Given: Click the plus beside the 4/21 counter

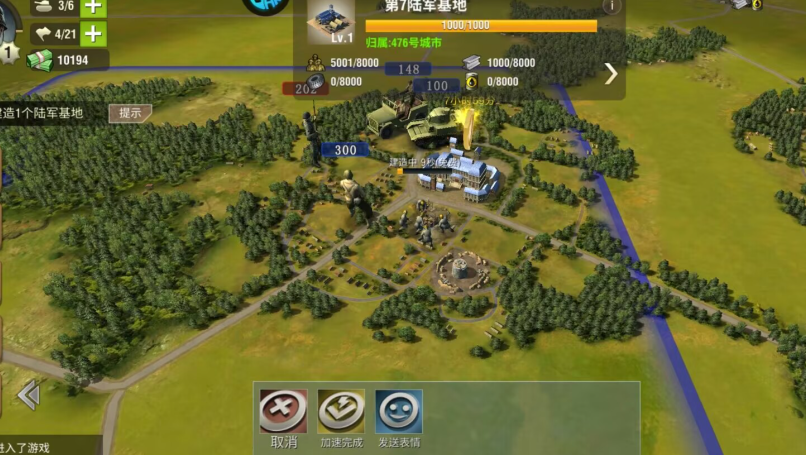Looking at the screenshot, I should click(x=93, y=33).
